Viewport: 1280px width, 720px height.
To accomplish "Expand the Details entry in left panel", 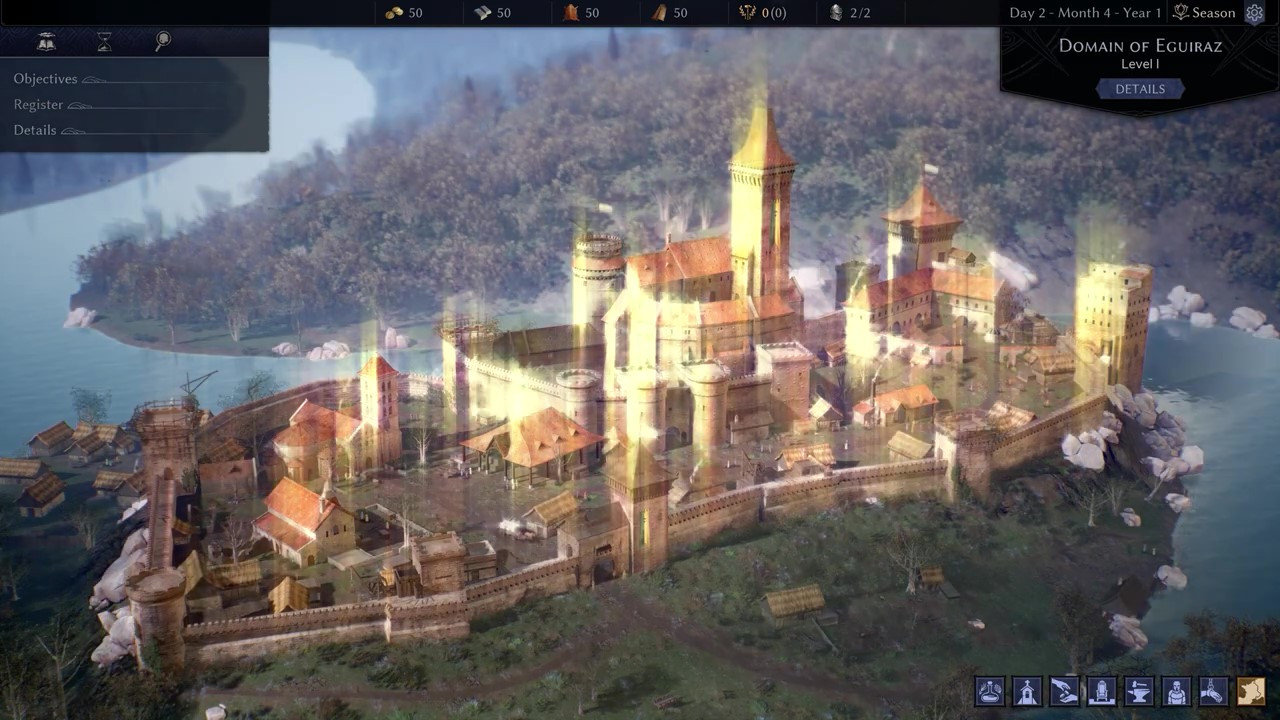I will coord(35,130).
